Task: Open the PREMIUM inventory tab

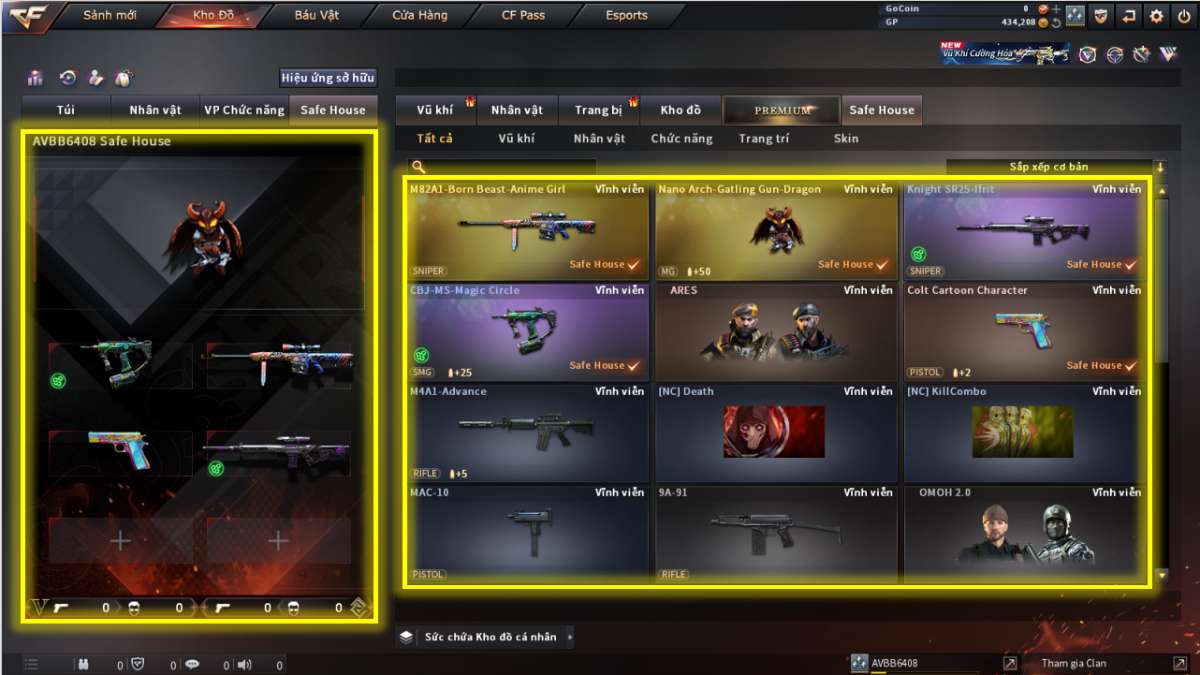Action: pyautogui.click(x=782, y=110)
